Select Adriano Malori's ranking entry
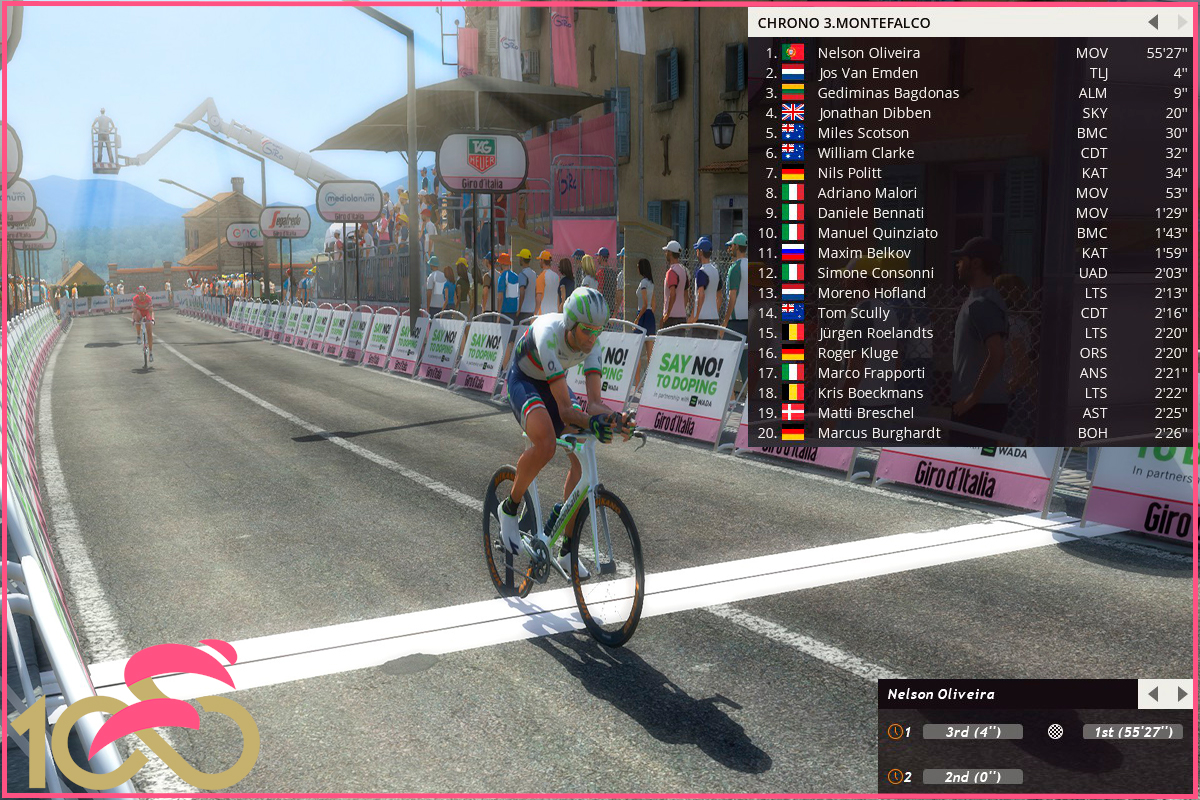The height and width of the screenshot is (800, 1200). 867,193
